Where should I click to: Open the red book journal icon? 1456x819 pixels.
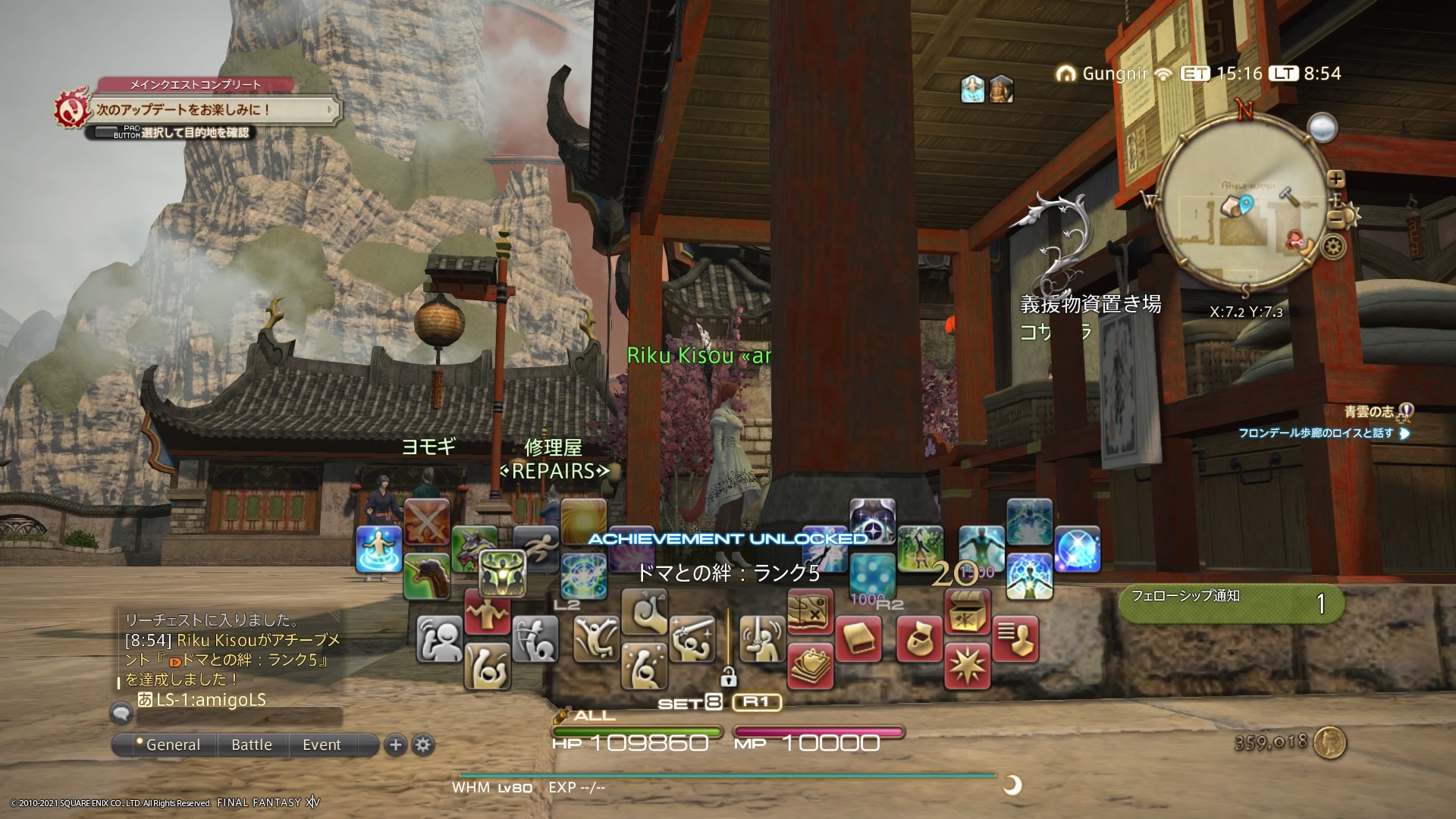point(858,639)
